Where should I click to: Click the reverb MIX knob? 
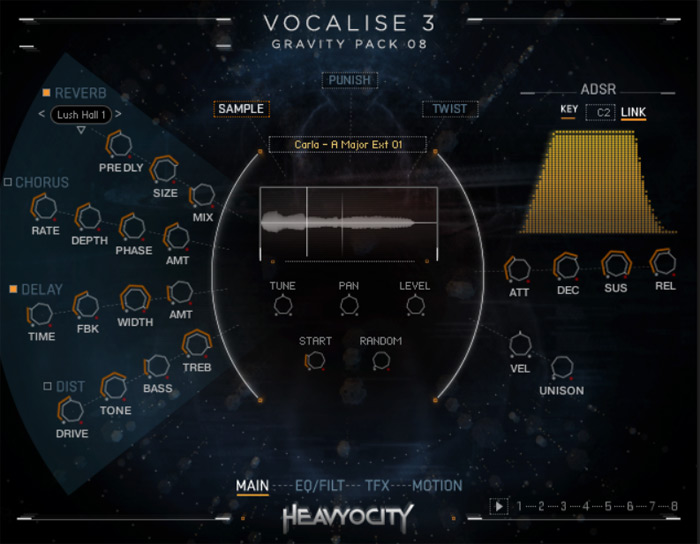coord(203,195)
